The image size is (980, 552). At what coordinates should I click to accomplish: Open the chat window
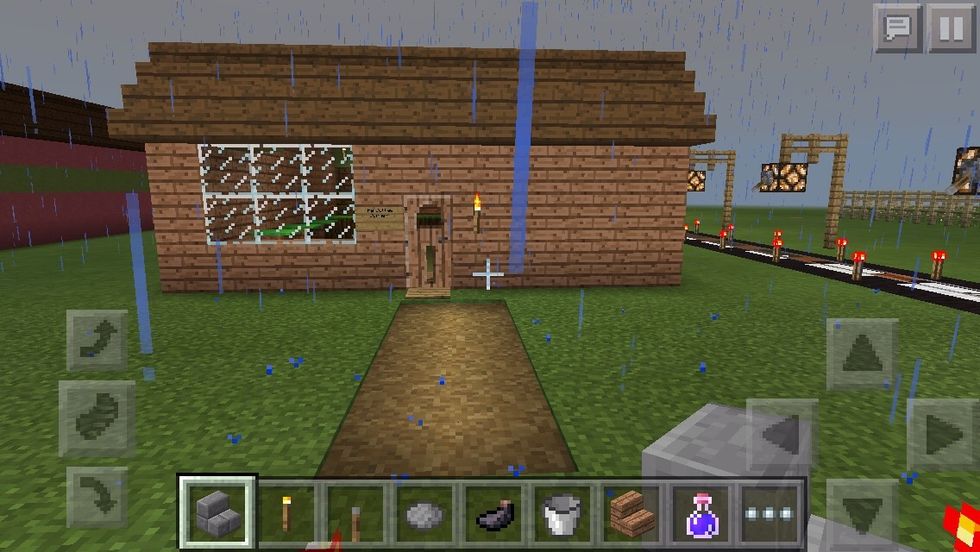click(897, 28)
